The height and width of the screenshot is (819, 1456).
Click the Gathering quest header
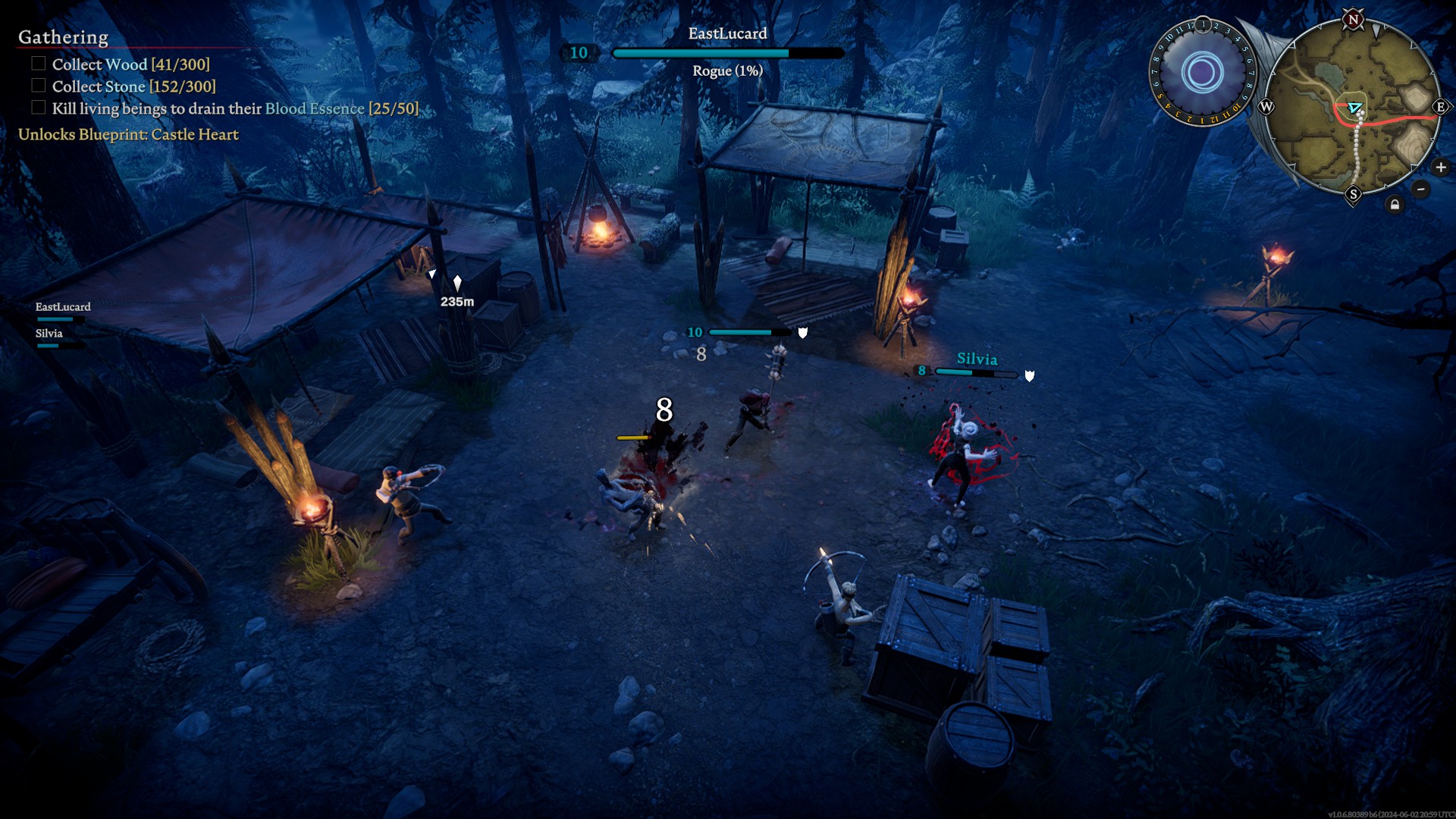click(x=62, y=36)
